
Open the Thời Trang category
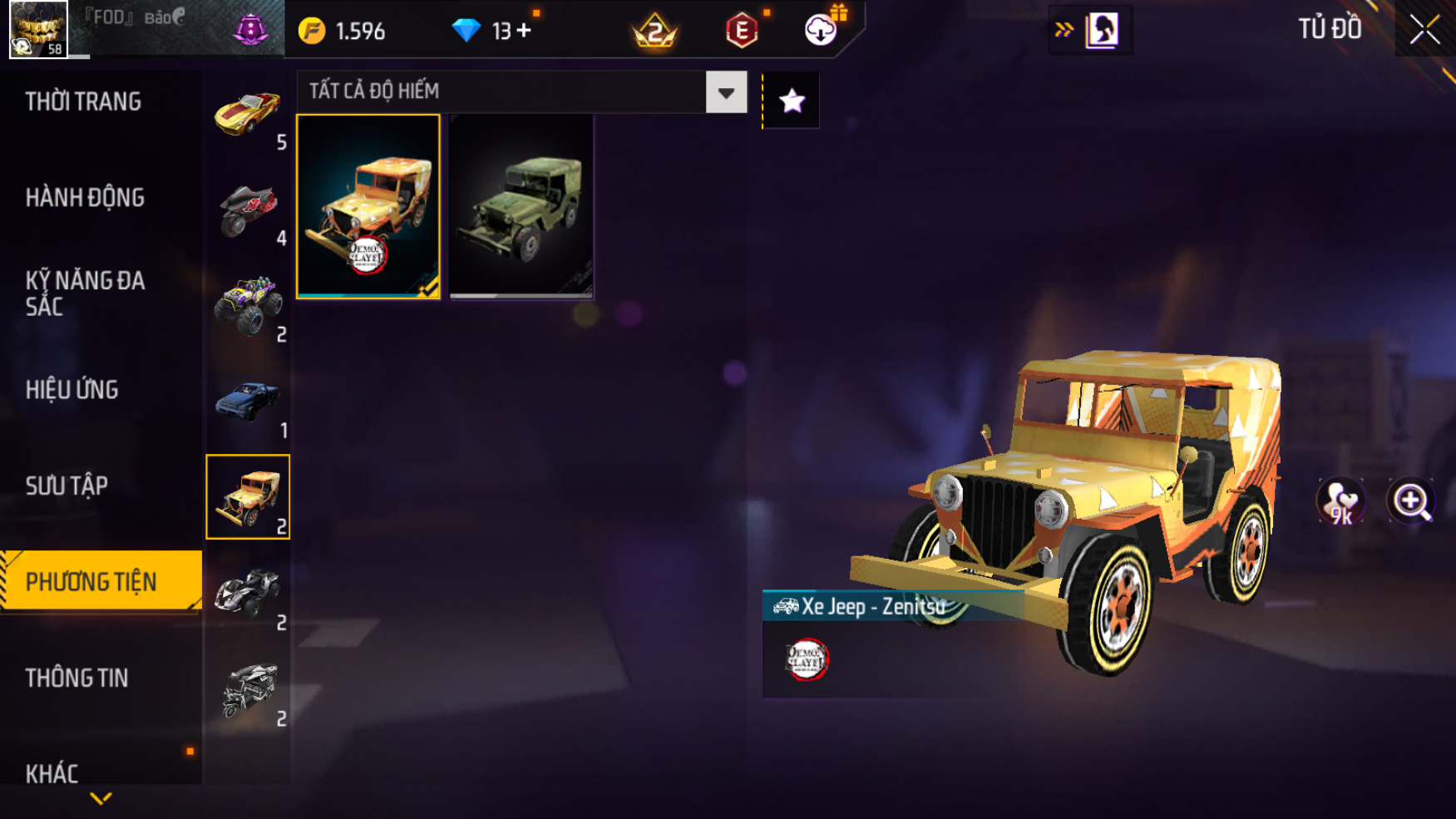(x=83, y=101)
